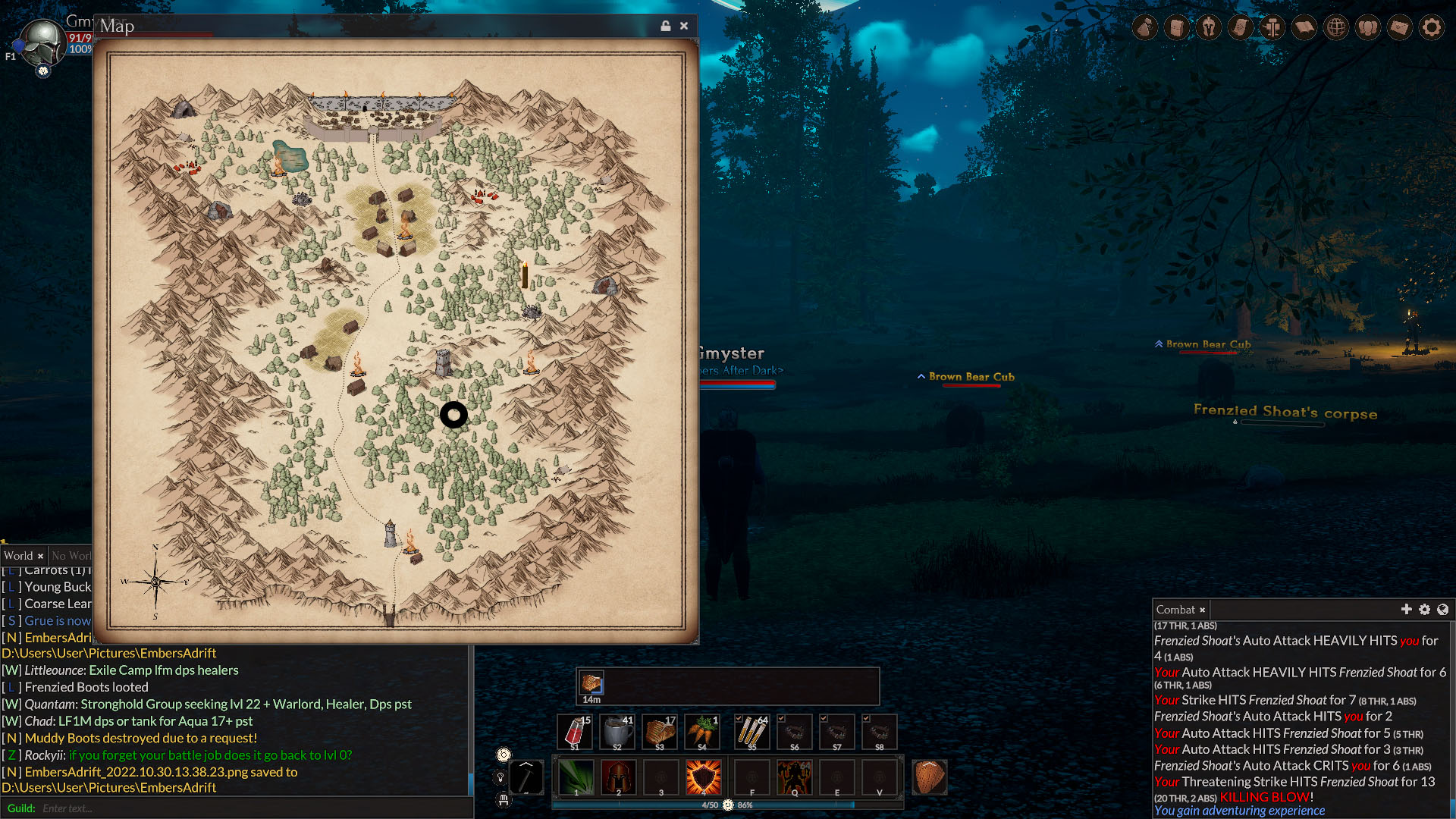Open the settings gear menu
1456x819 pixels.
point(1432,28)
